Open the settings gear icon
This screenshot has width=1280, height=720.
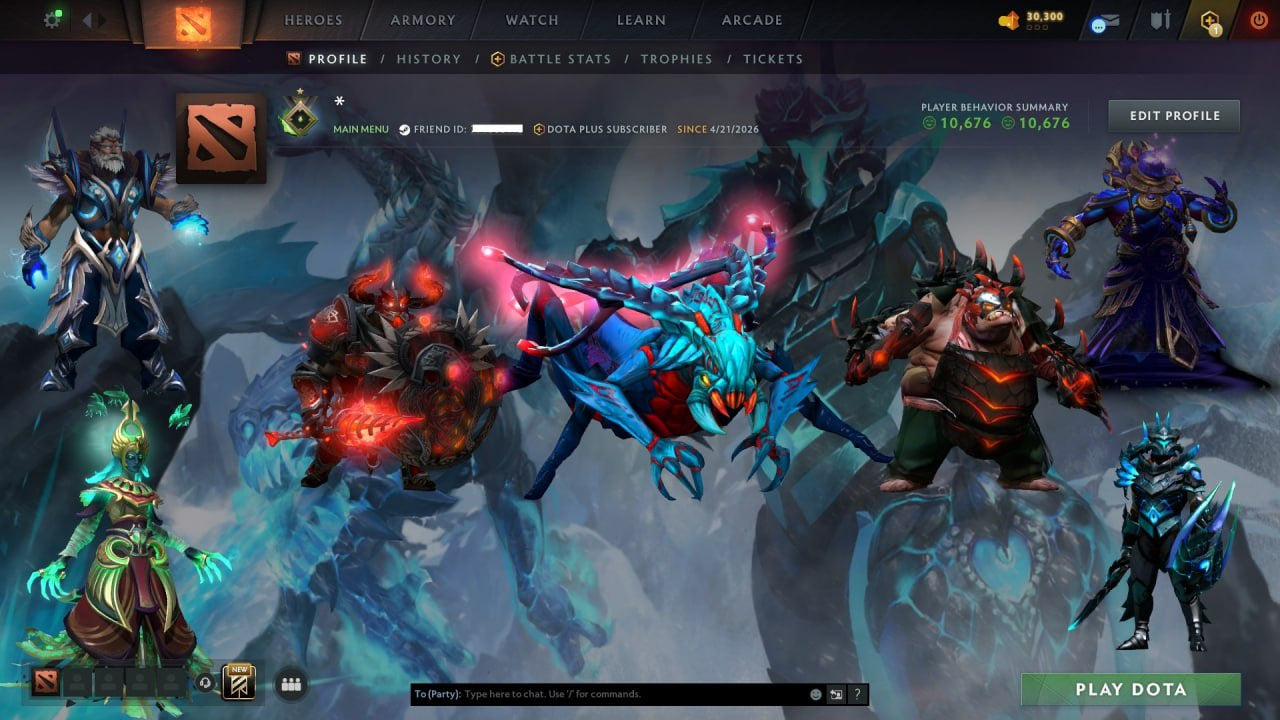click(53, 19)
